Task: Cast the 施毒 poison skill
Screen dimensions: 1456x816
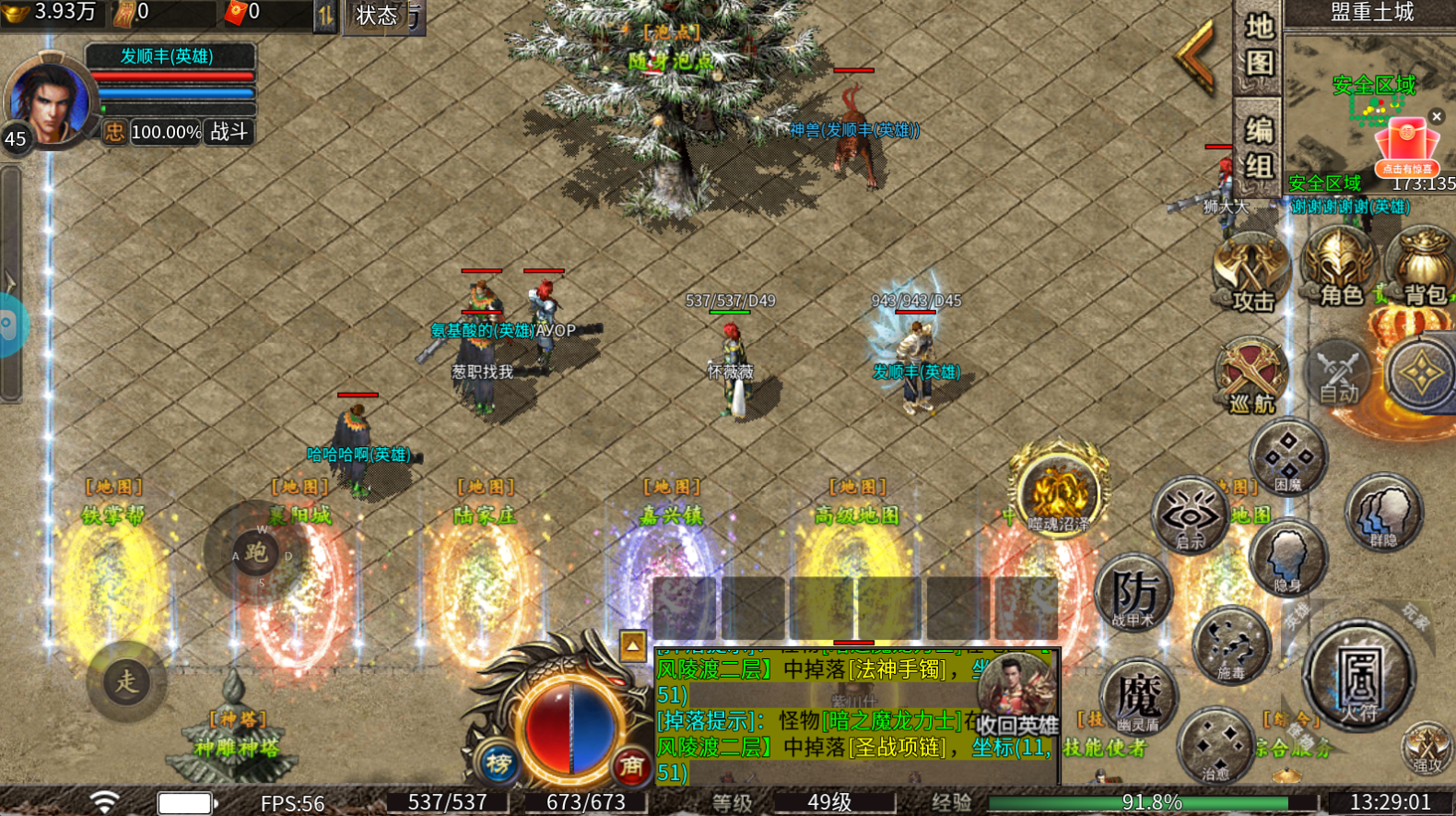Action: pos(1231,644)
